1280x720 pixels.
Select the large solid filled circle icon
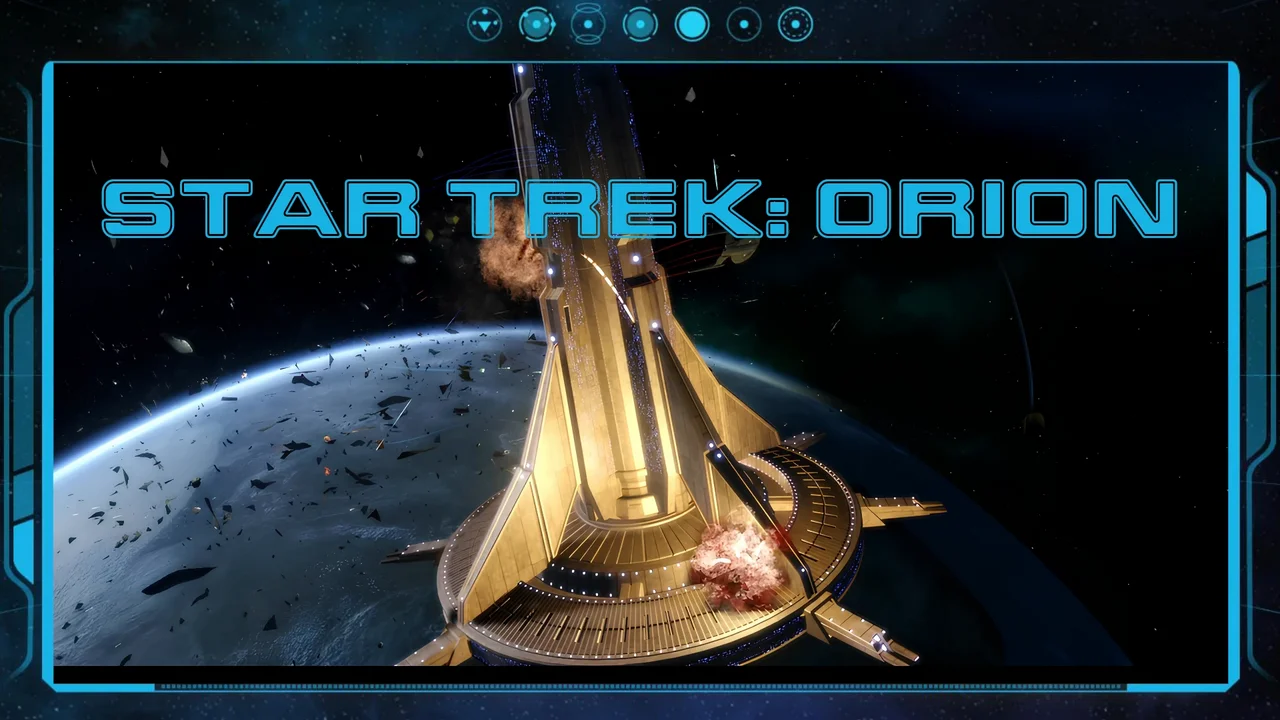click(692, 24)
